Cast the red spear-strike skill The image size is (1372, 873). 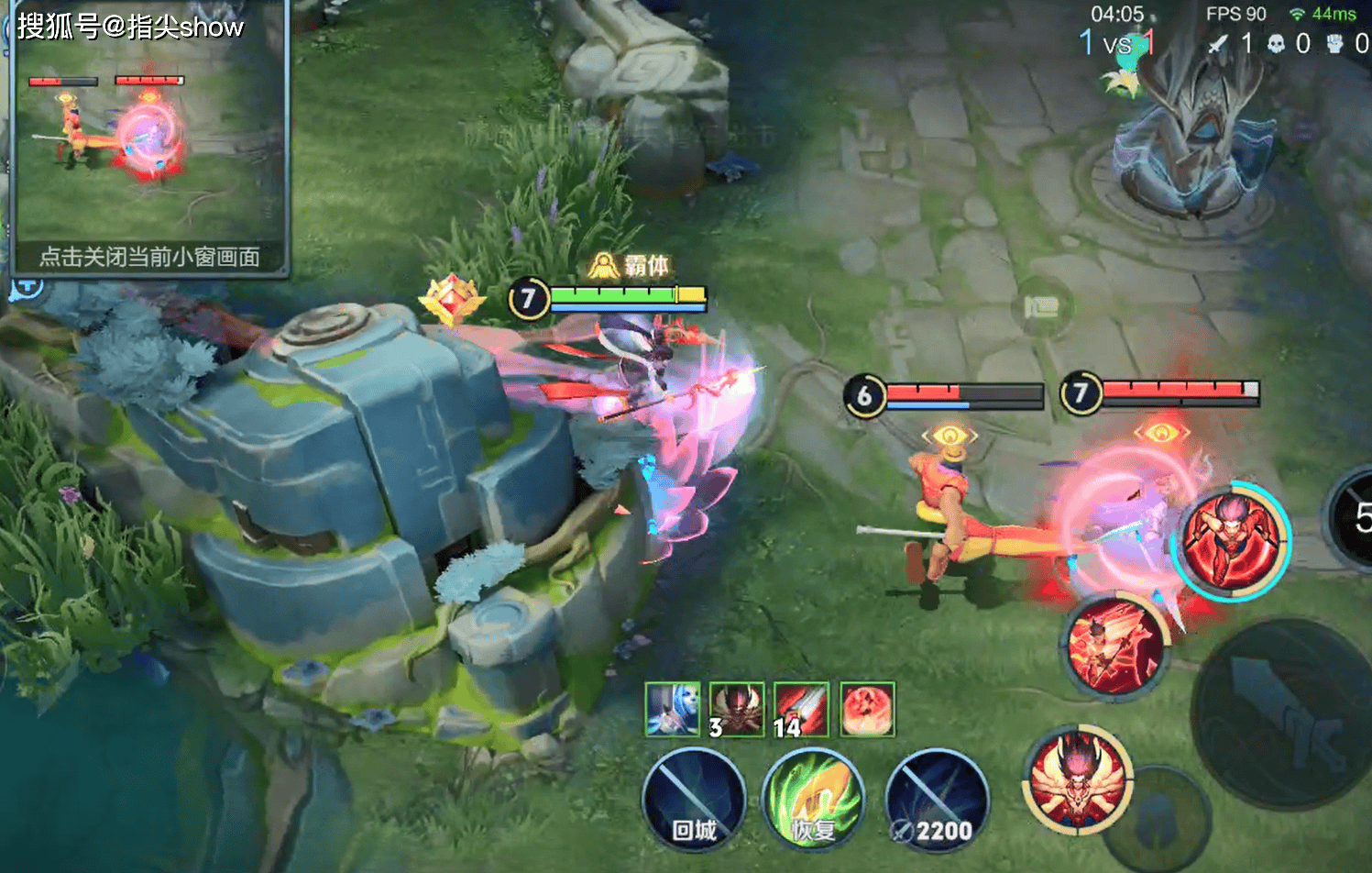[1115, 645]
